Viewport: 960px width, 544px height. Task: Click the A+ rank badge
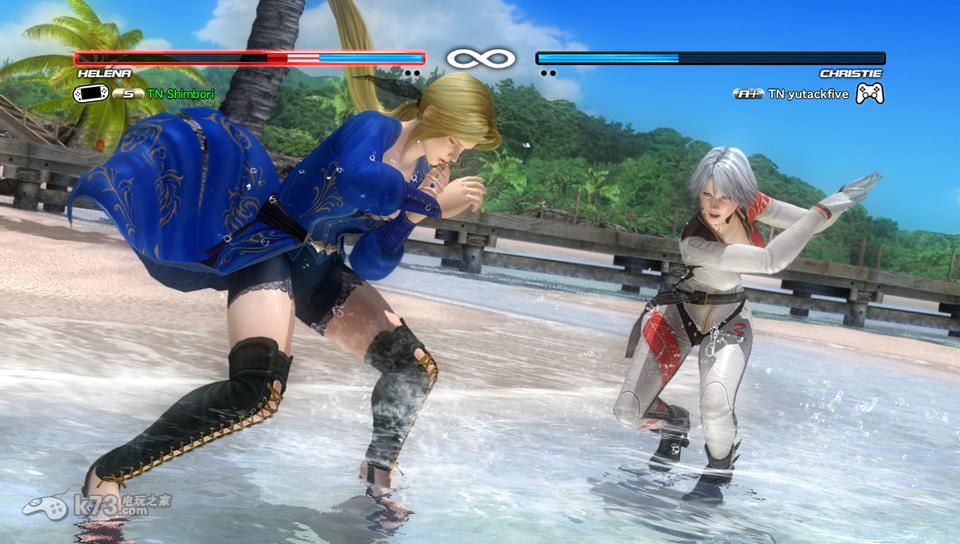click(x=748, y=93)
